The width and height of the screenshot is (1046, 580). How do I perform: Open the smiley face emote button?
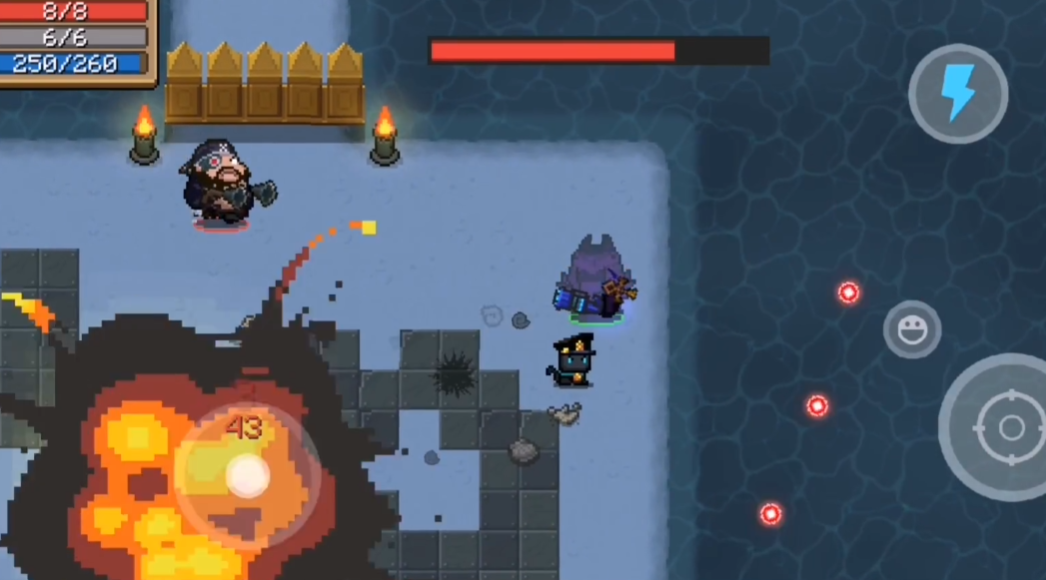pyautogui.click(x=911, y=329)
